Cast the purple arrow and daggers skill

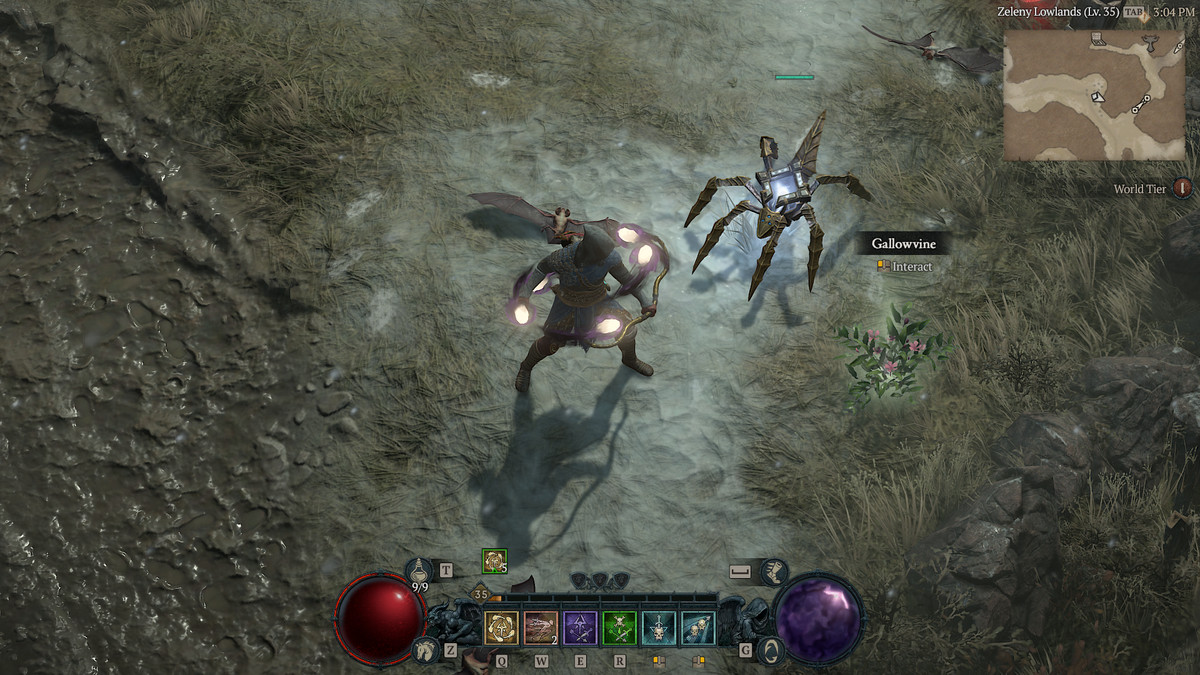click(x=580, y=628)
